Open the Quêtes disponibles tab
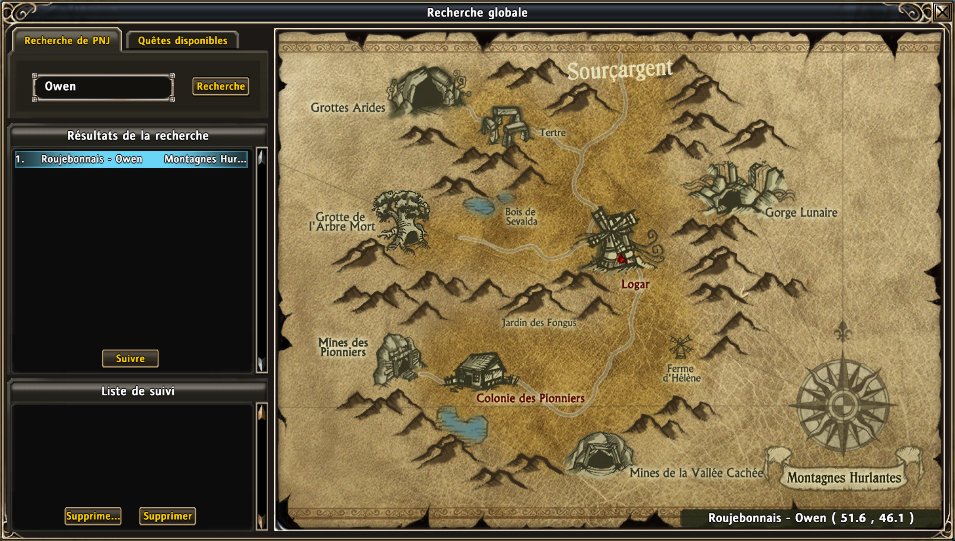Viewport: 955px width, 541px height. [182, 41]
